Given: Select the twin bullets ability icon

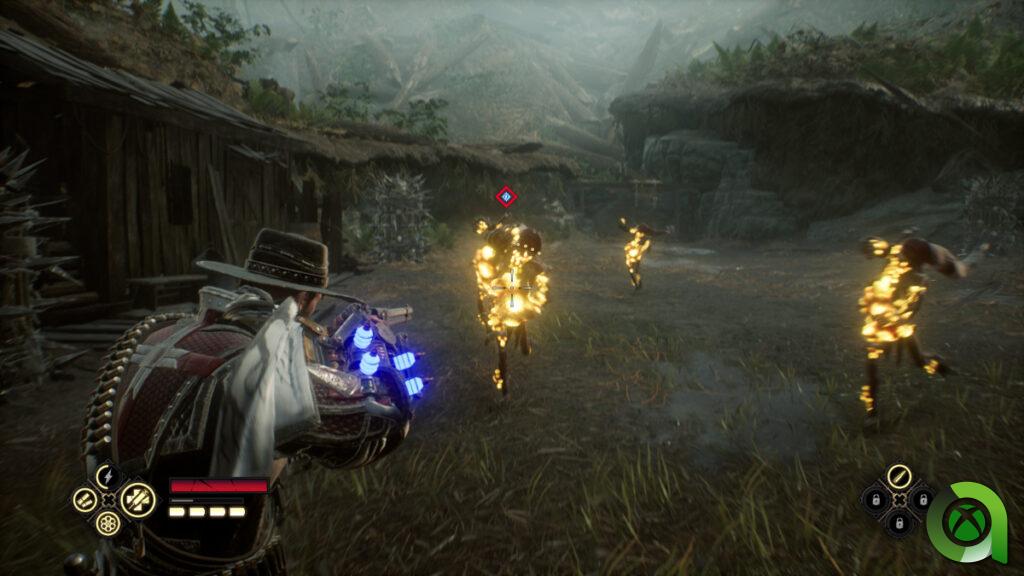Looking at the screenshot, I should pyautogui.click(x=85, y=499).
